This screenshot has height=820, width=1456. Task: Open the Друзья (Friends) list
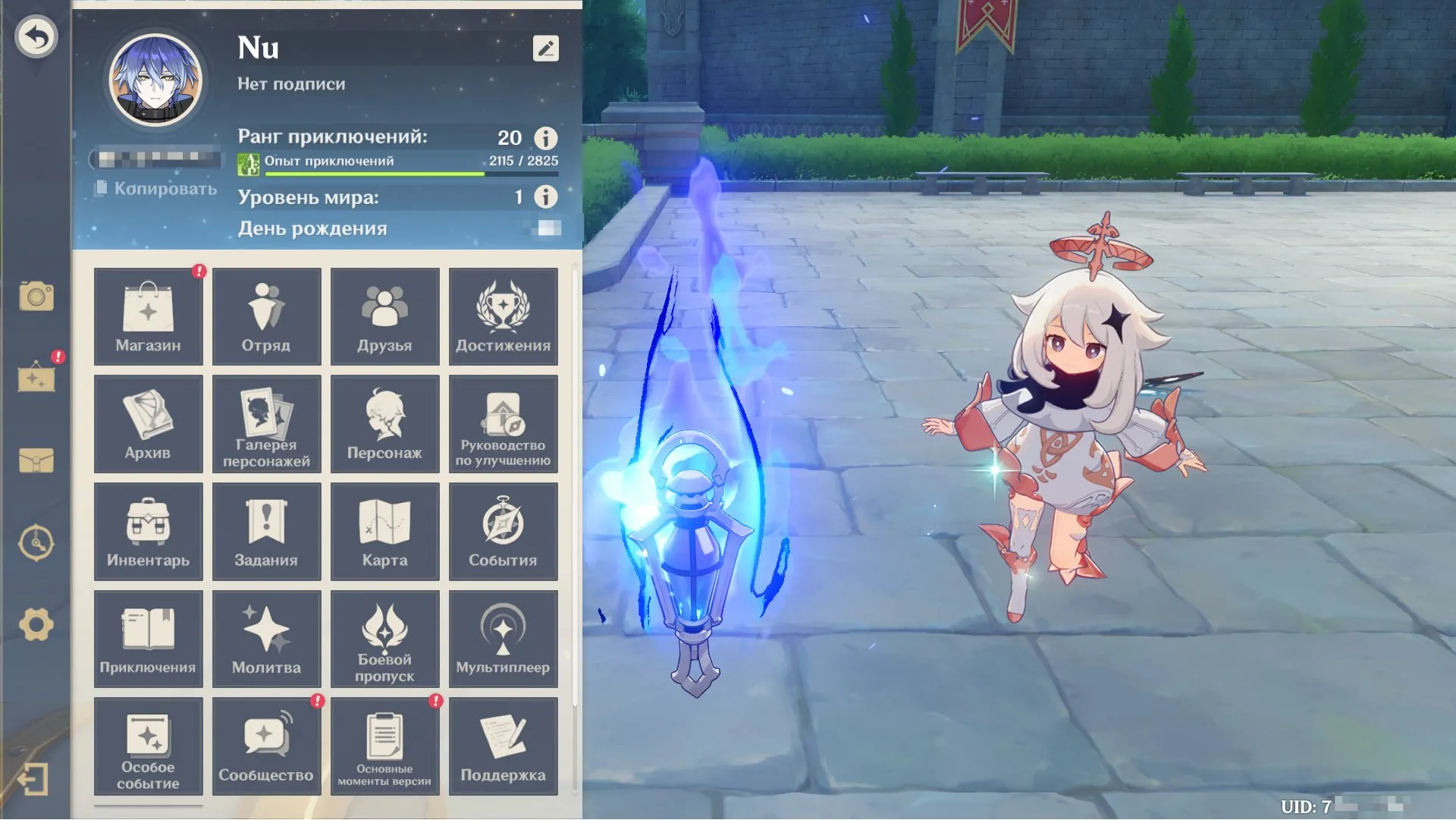[x=384, y=316]
